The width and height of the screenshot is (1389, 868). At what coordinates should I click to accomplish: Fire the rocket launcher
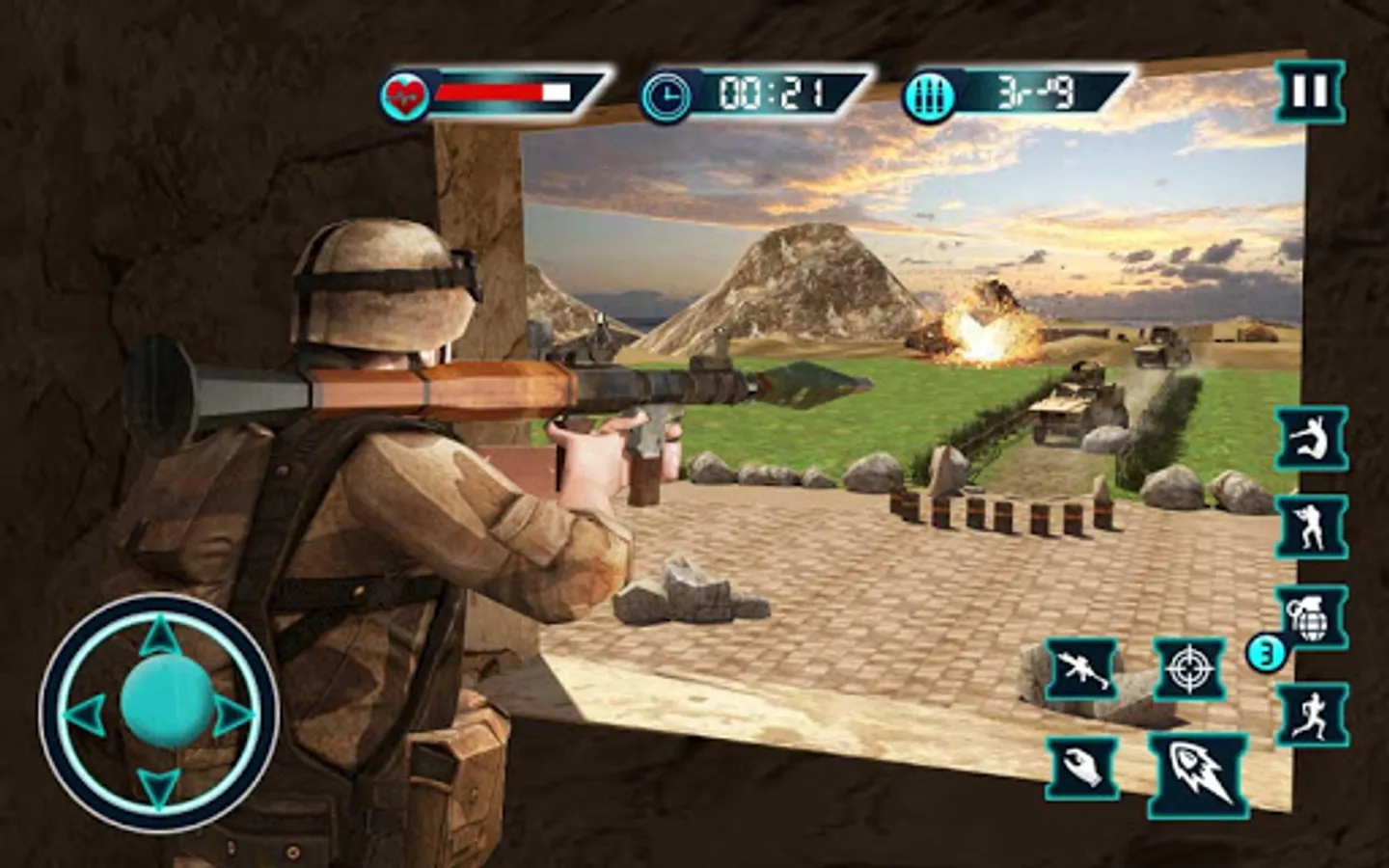[1197, 773]
